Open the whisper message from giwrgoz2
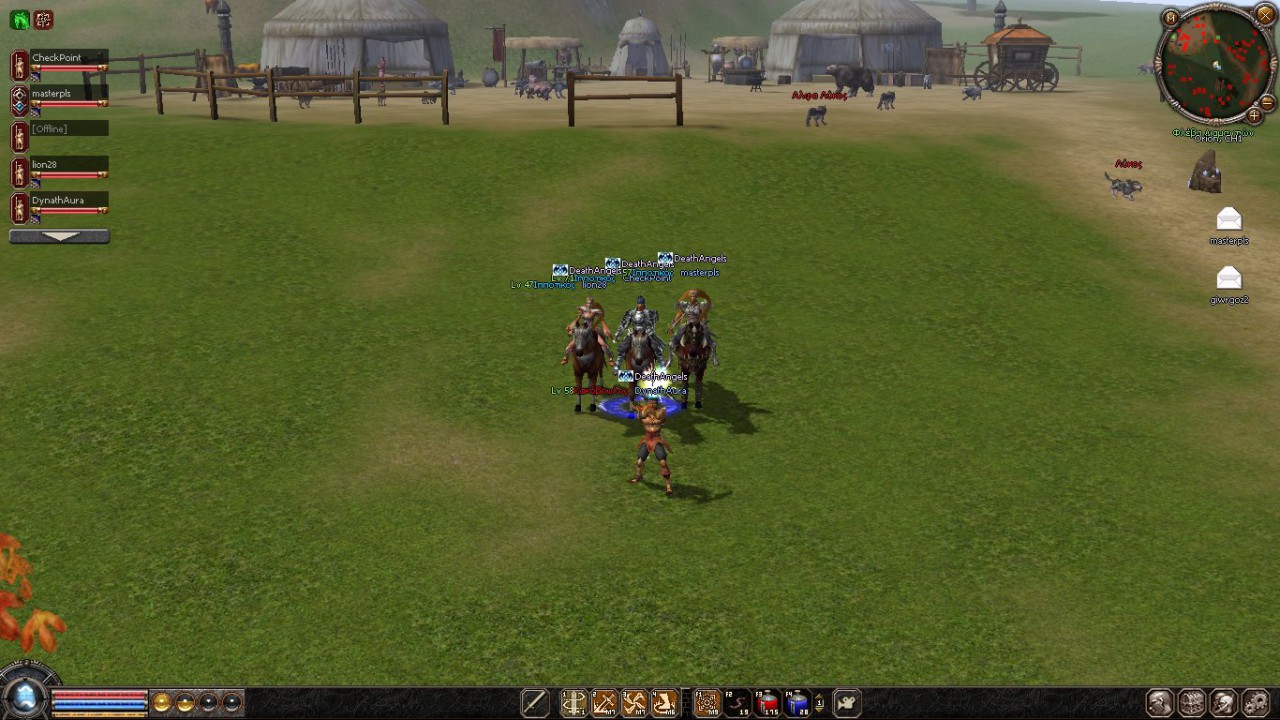The height and width of the screenshot is (720, 1280). pos(1229,279)
